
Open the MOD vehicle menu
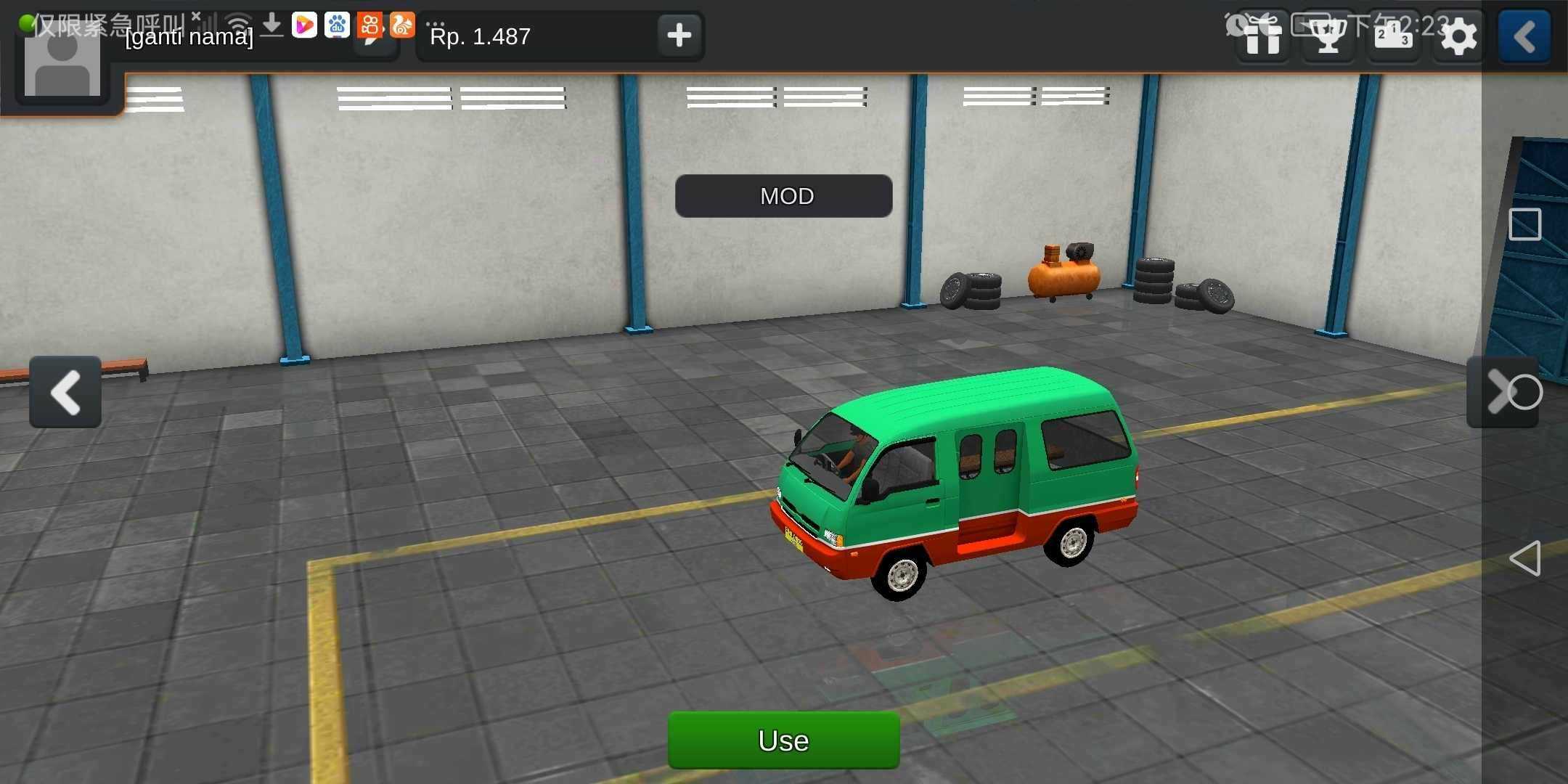tap(783, 196)
